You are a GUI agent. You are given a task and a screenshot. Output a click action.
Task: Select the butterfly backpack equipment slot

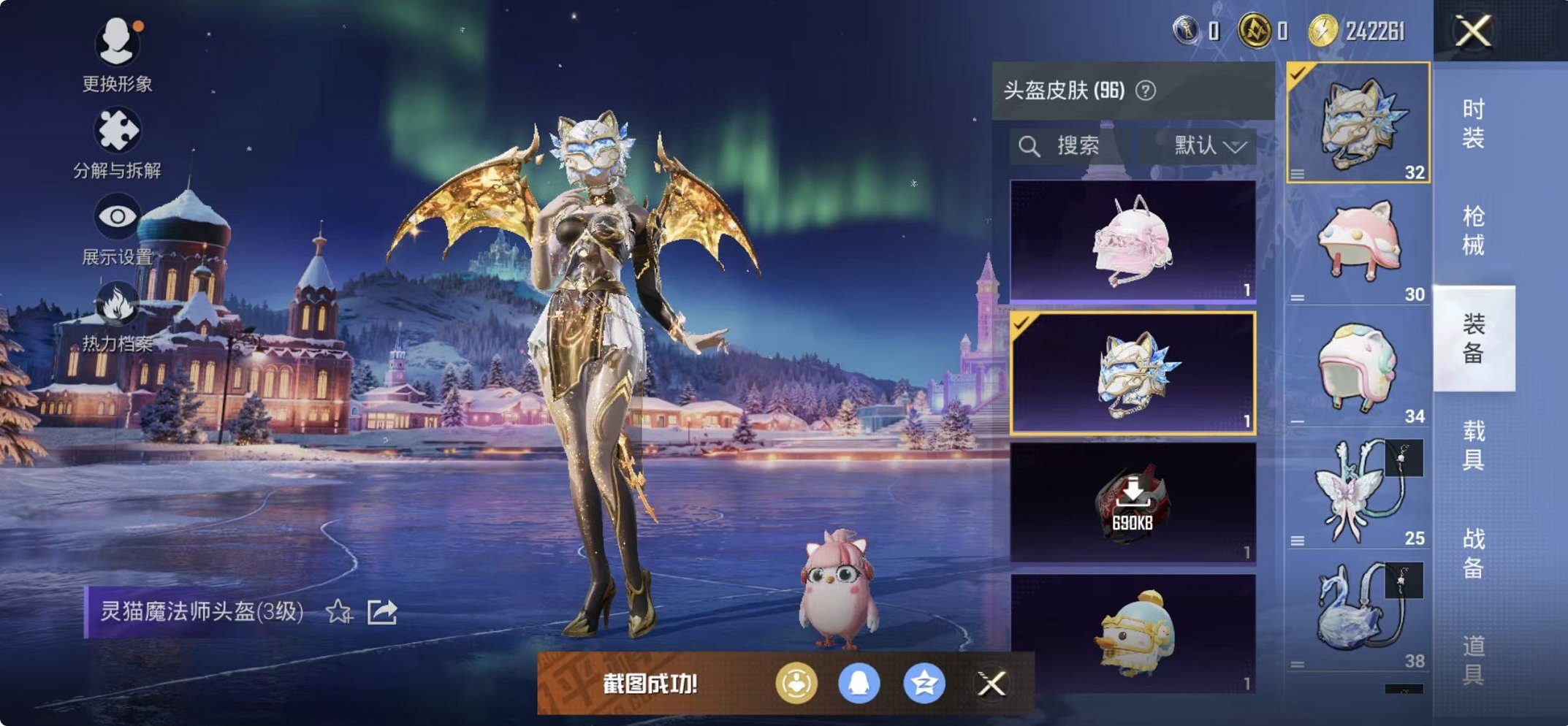(1358, 489)
